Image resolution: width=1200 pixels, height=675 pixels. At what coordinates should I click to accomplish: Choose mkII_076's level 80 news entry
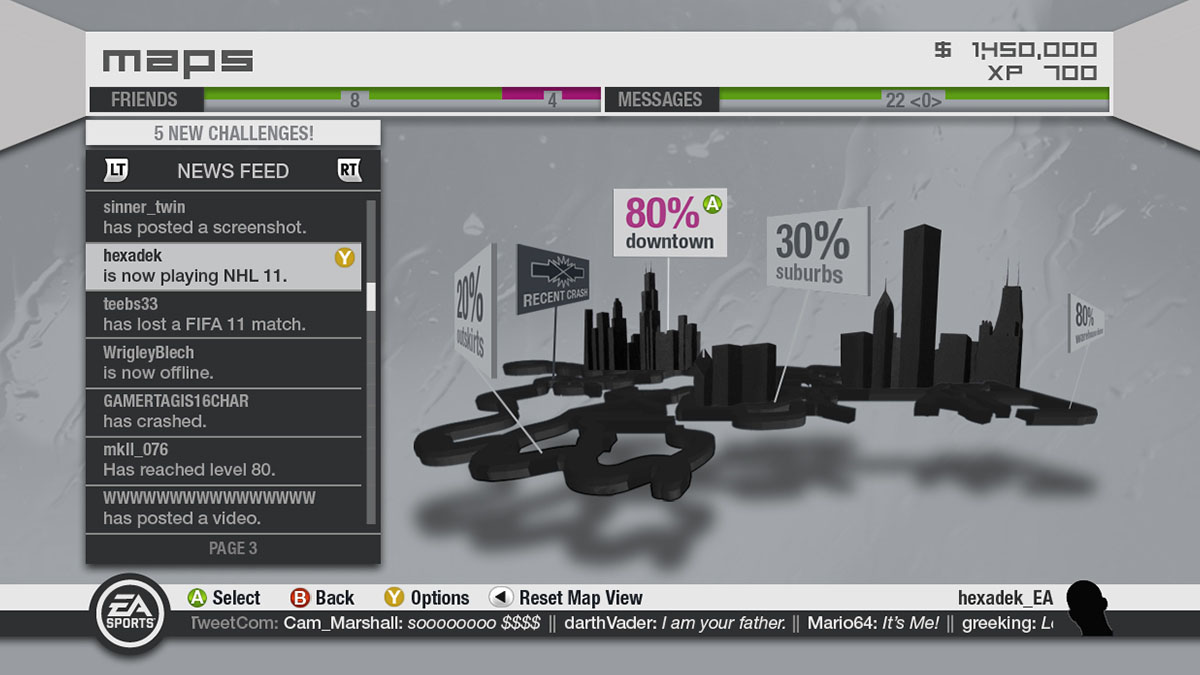225,459
